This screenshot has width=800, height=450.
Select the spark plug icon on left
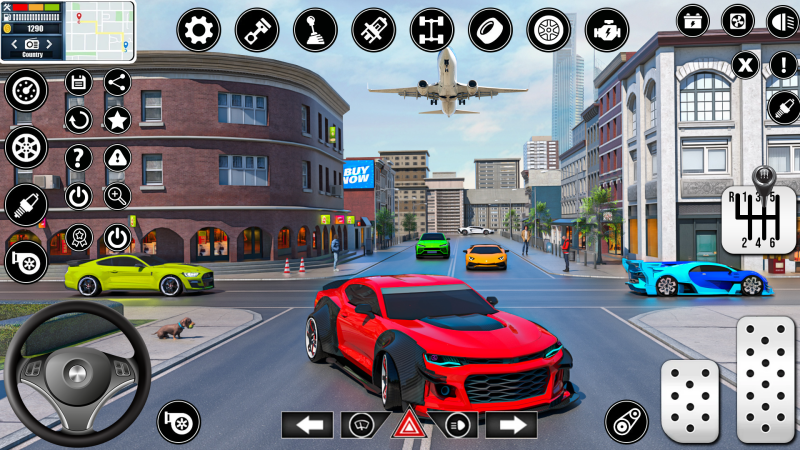[x=25, y=205]
